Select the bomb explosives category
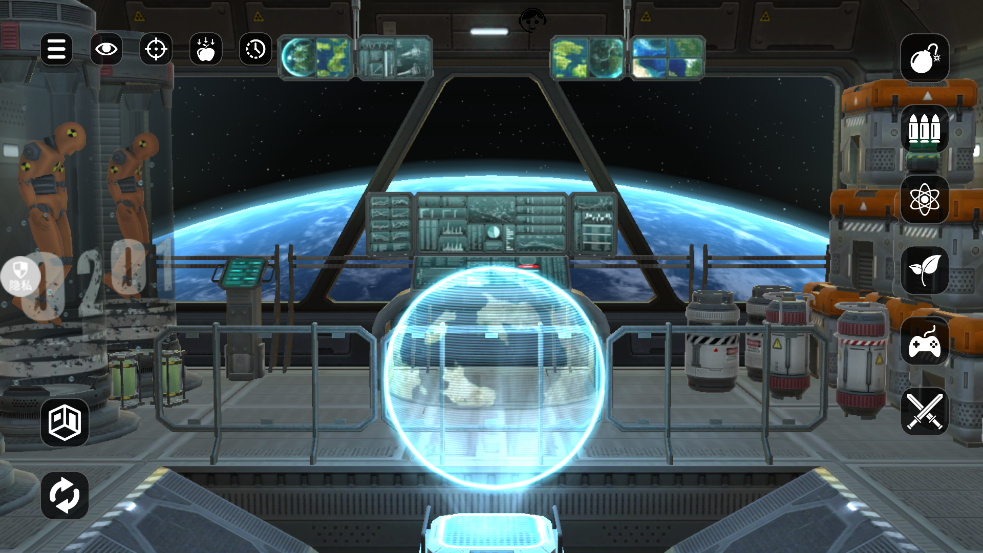Image resolution: width=983 pixels, height=553 pixels. pyautogui.click(x=924, y=58)
